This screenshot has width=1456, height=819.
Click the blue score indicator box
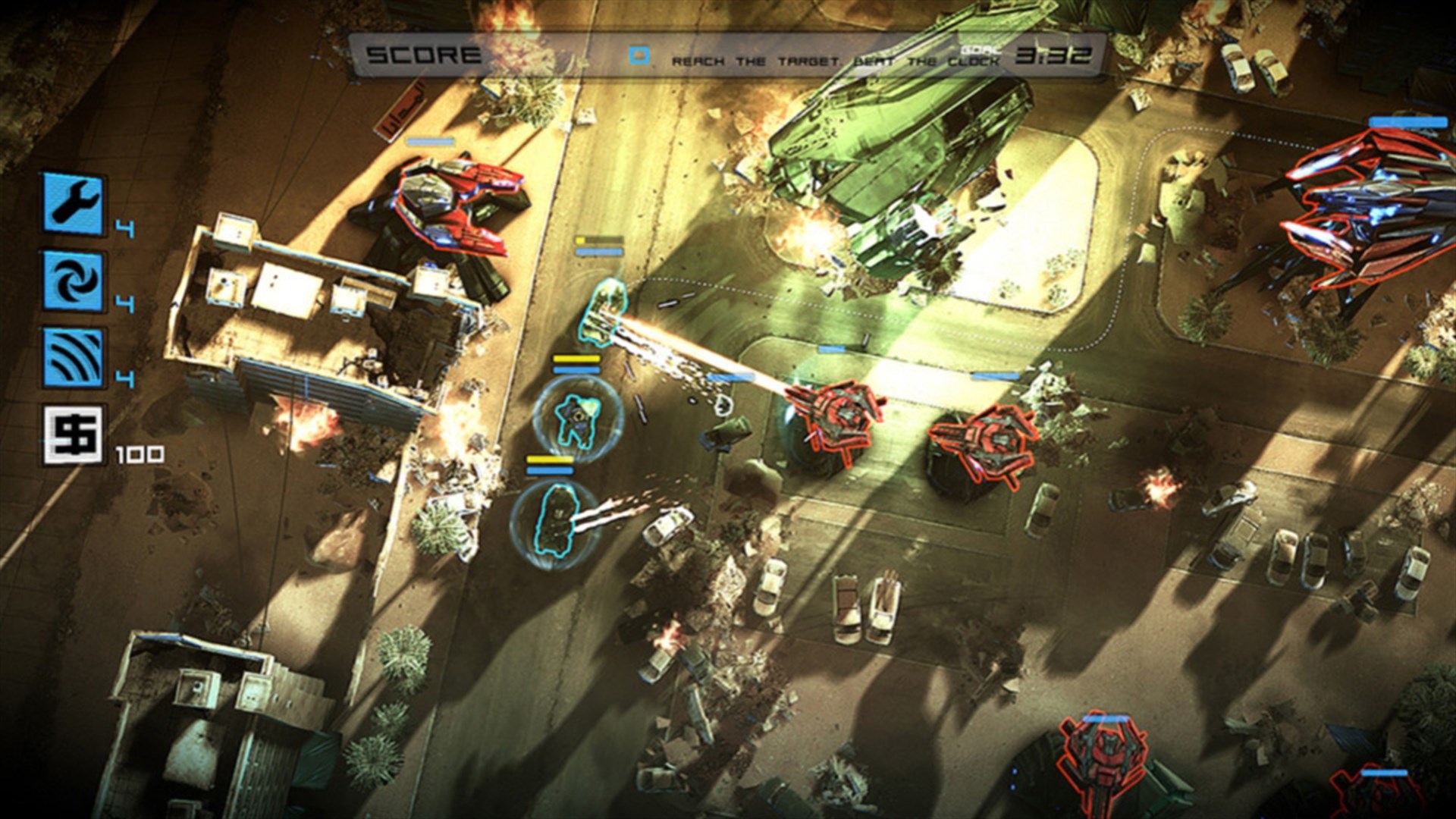coord(641,53)
